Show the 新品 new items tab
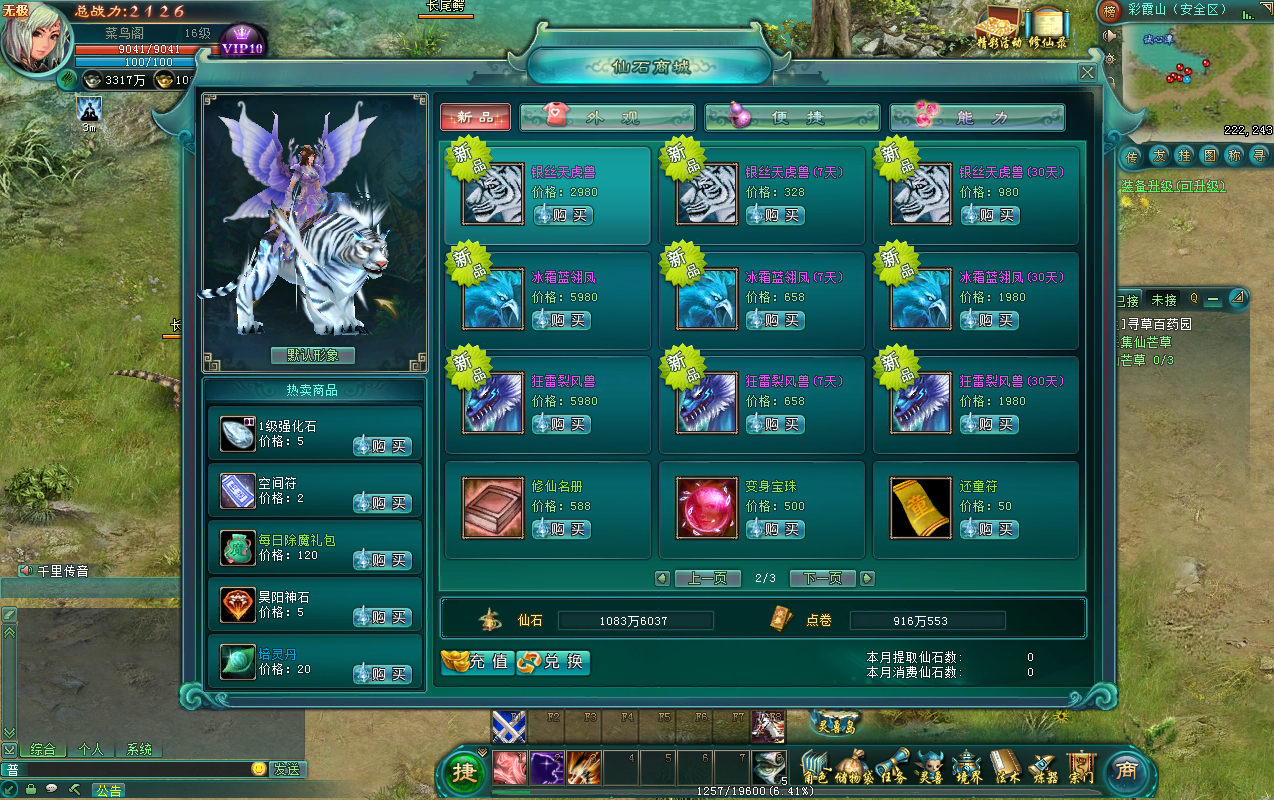The width and height of the screenshot is (1274, 800). pyautogui.click(x=475, y=118)
